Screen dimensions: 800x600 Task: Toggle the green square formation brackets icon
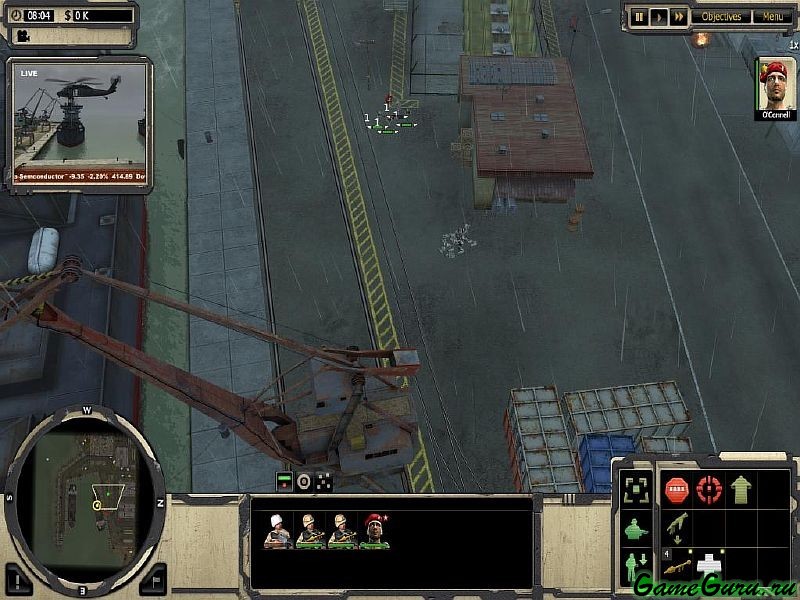coord(634,490)
